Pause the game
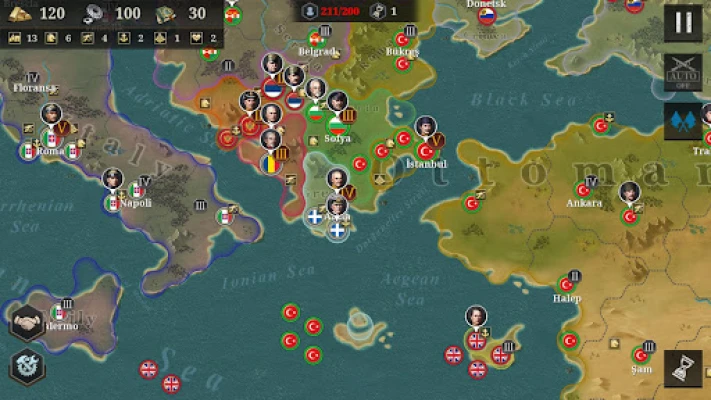 coord(683,22)
